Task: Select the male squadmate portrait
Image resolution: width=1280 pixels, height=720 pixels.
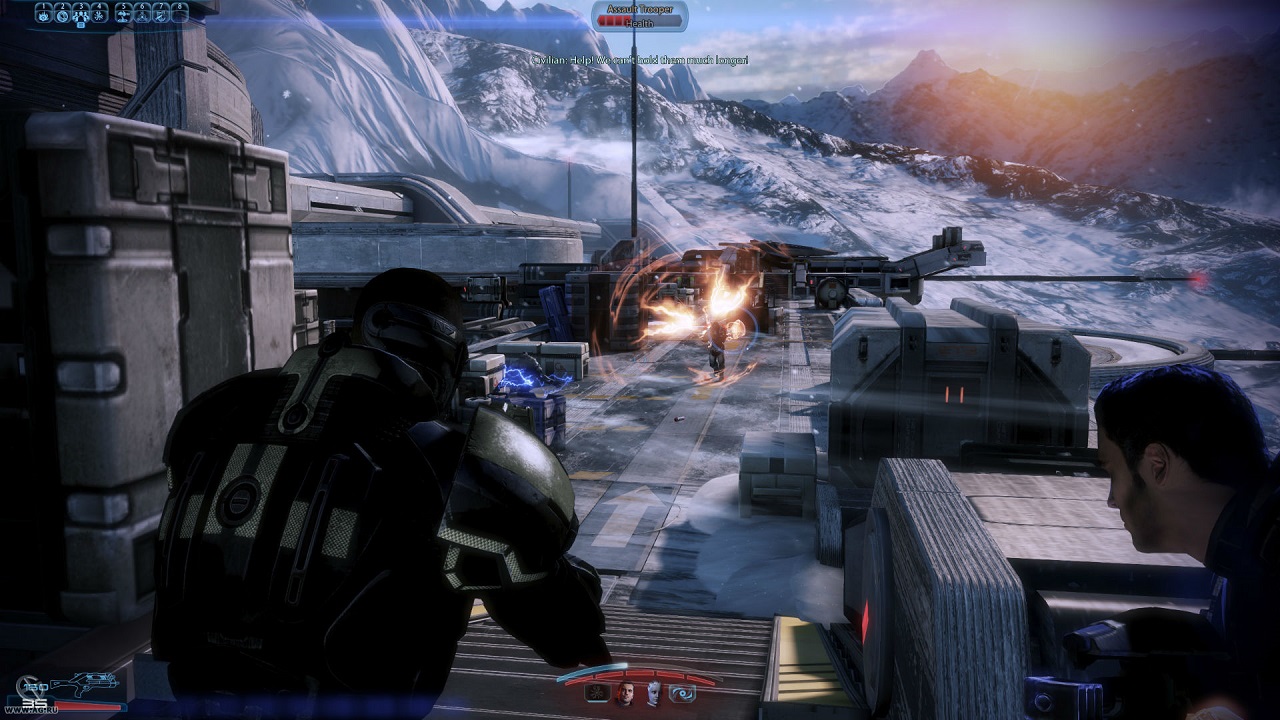Action: (625, 692)
